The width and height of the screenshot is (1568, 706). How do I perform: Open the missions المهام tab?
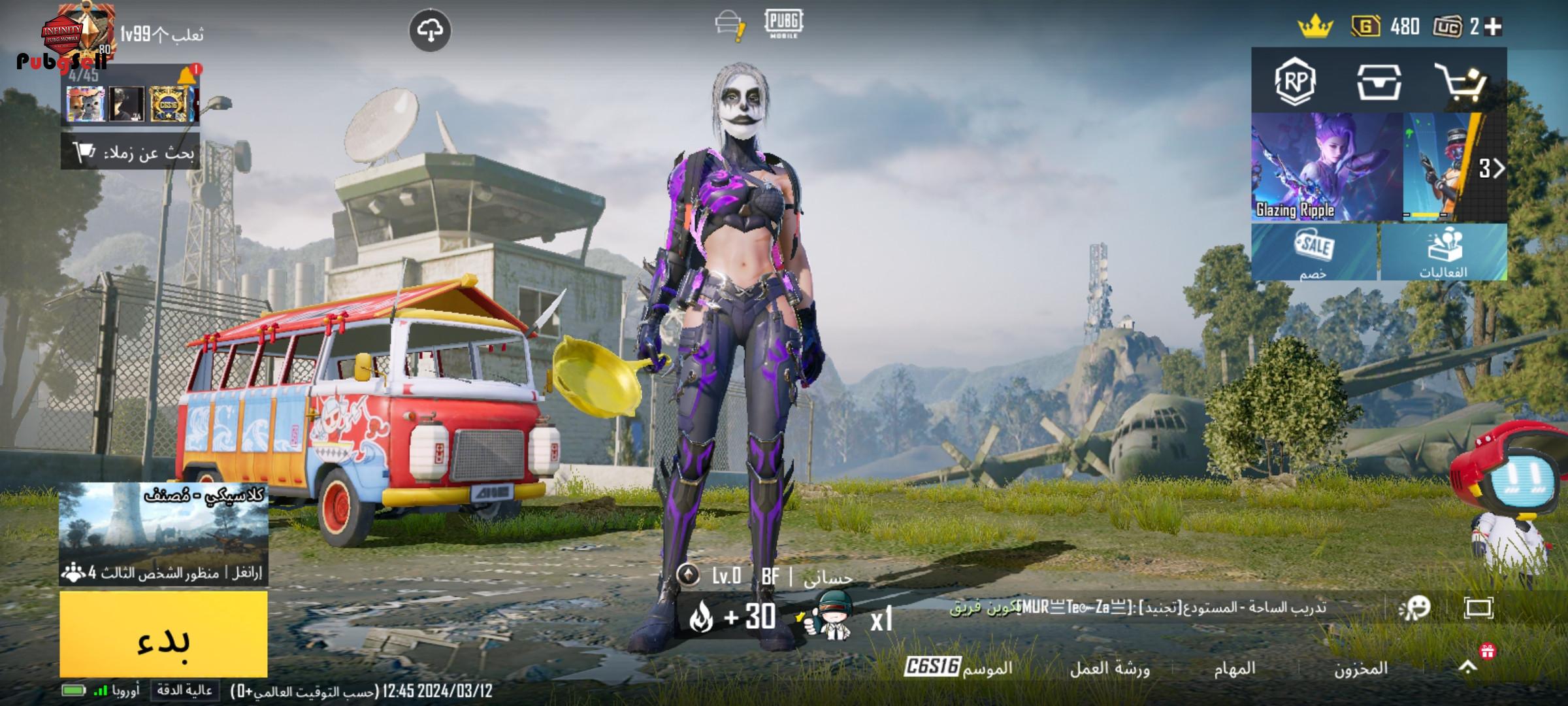tap(1234, 668)
